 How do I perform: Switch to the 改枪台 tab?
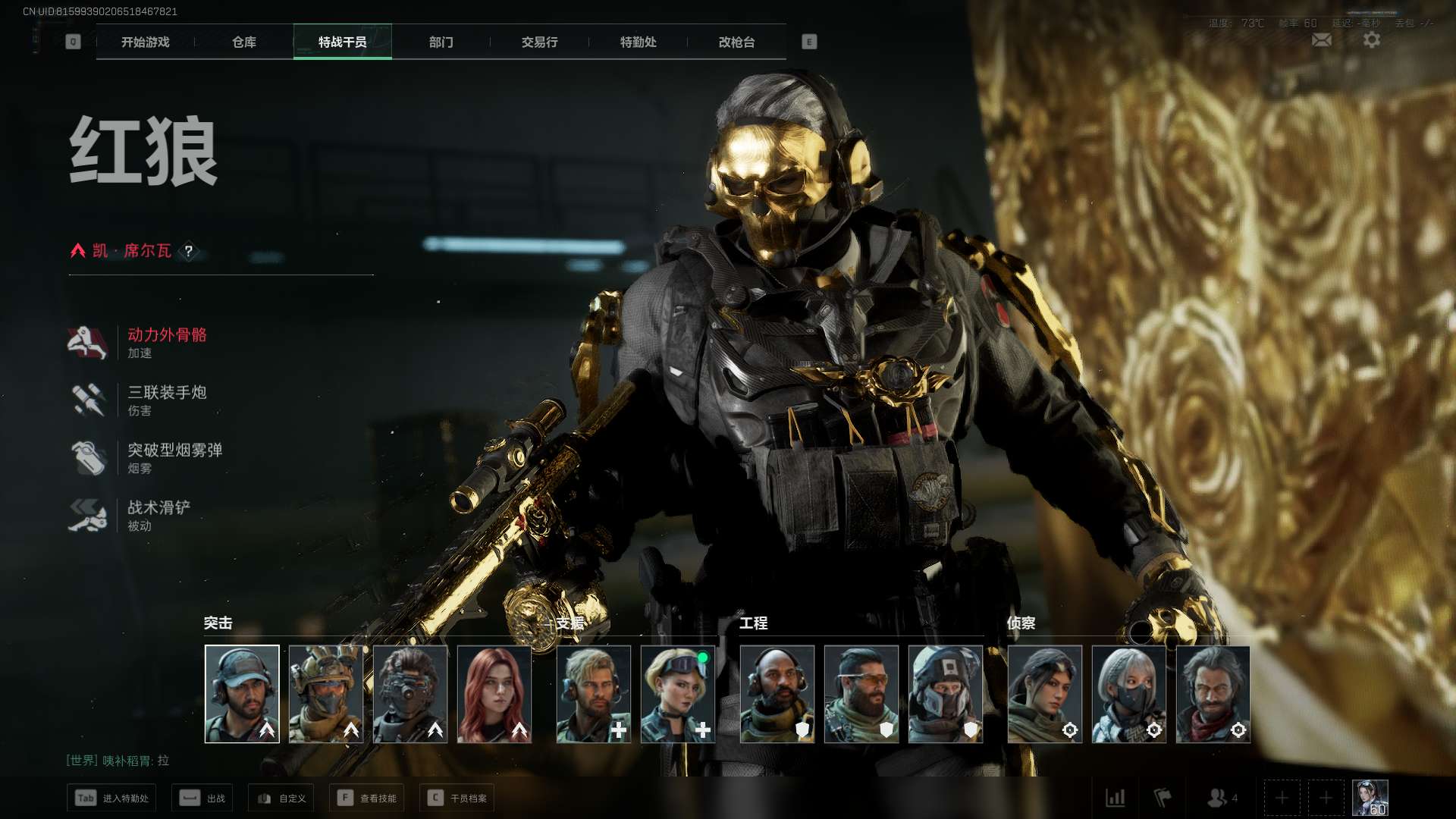pos(736,42)
